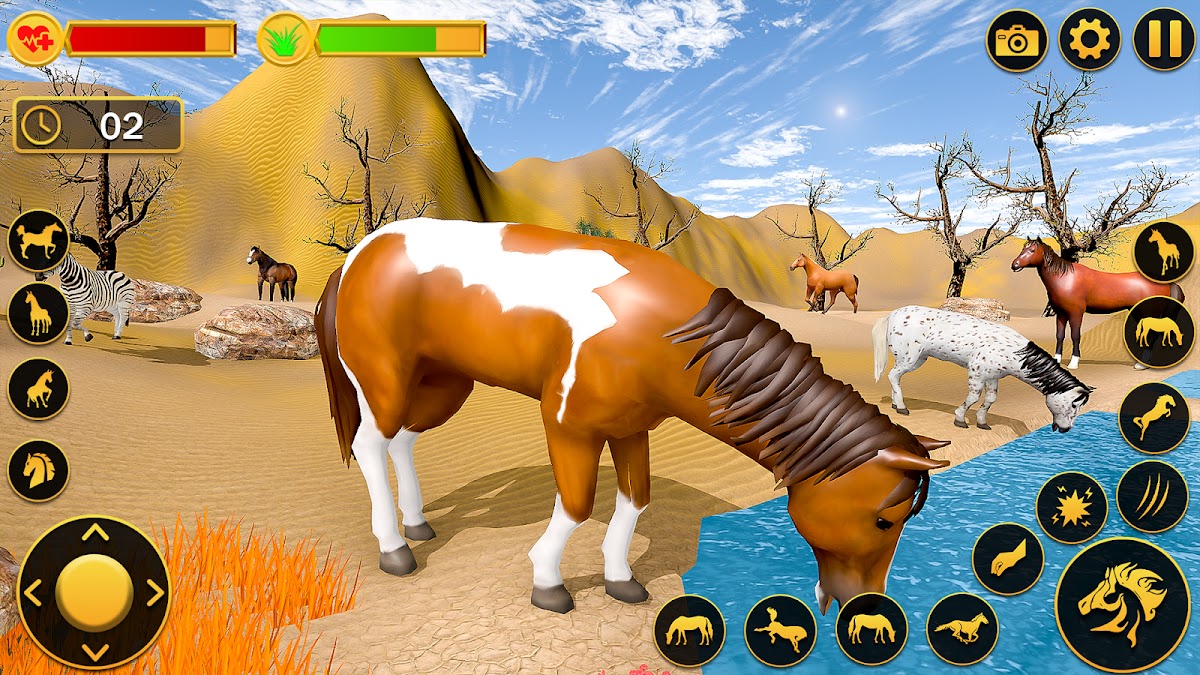Activate the bucking horse kick icon
This screenshot has width=1200, height=675.
(x=780, y=630)
